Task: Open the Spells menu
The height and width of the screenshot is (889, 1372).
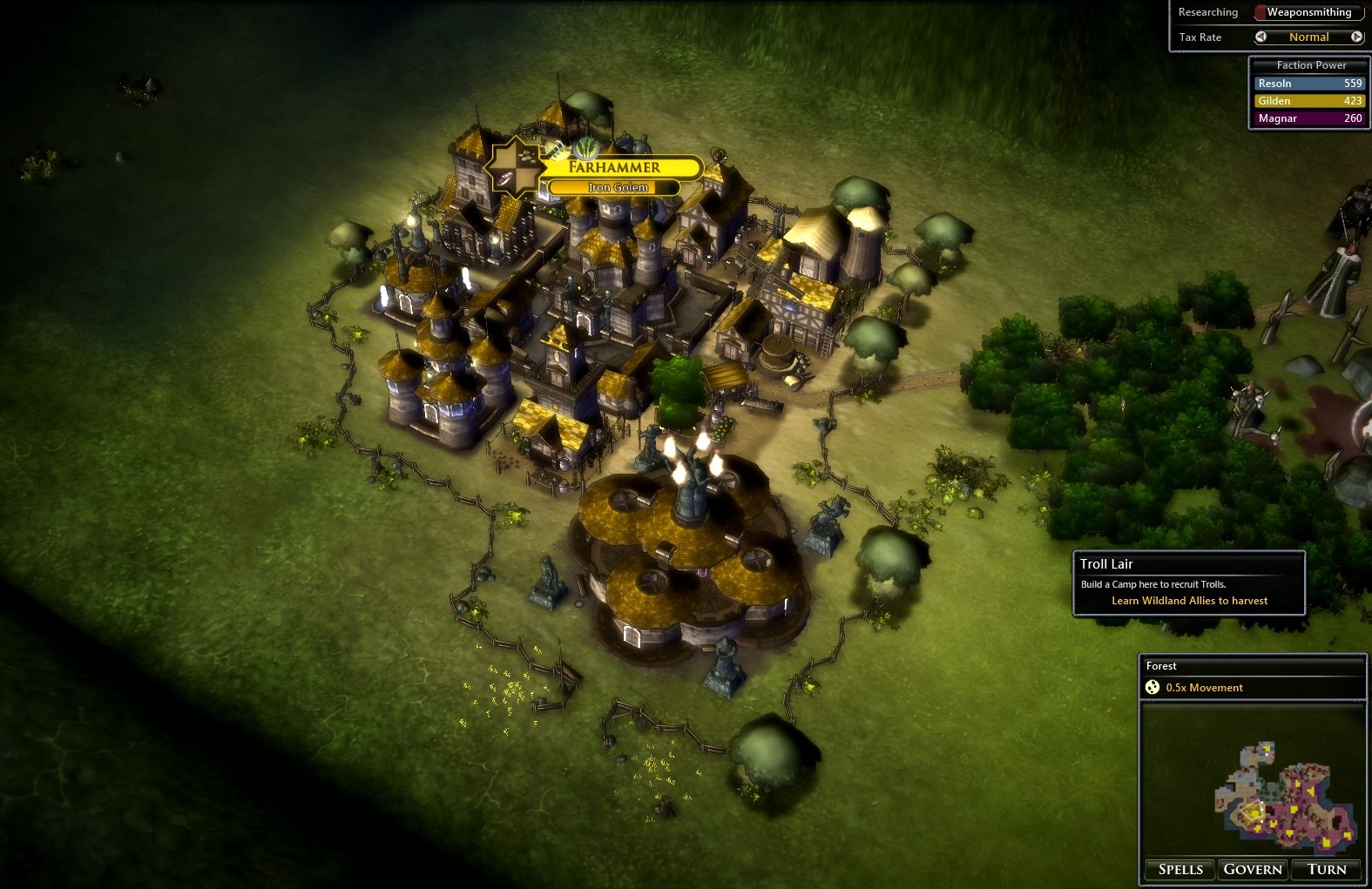Action: pos(1180,869)
